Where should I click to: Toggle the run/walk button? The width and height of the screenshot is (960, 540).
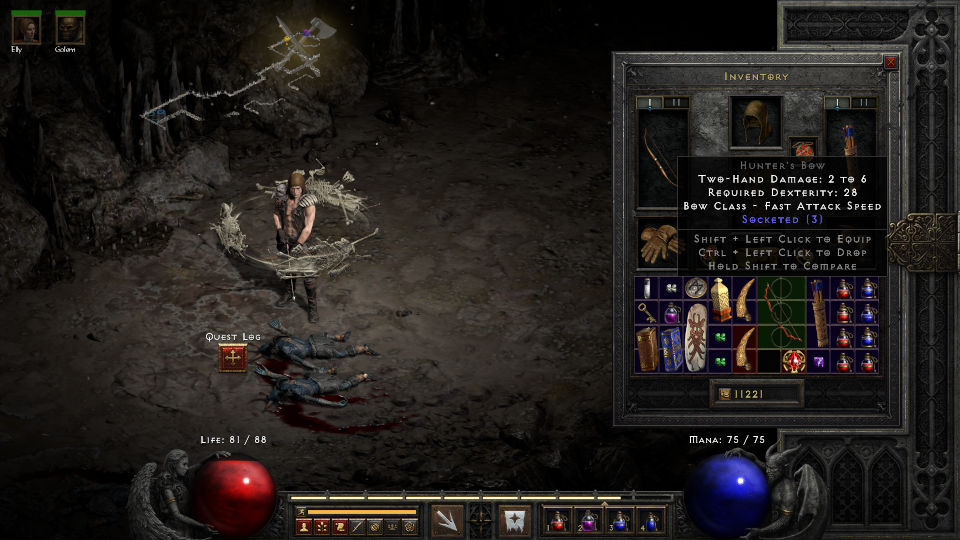[299, 511]
